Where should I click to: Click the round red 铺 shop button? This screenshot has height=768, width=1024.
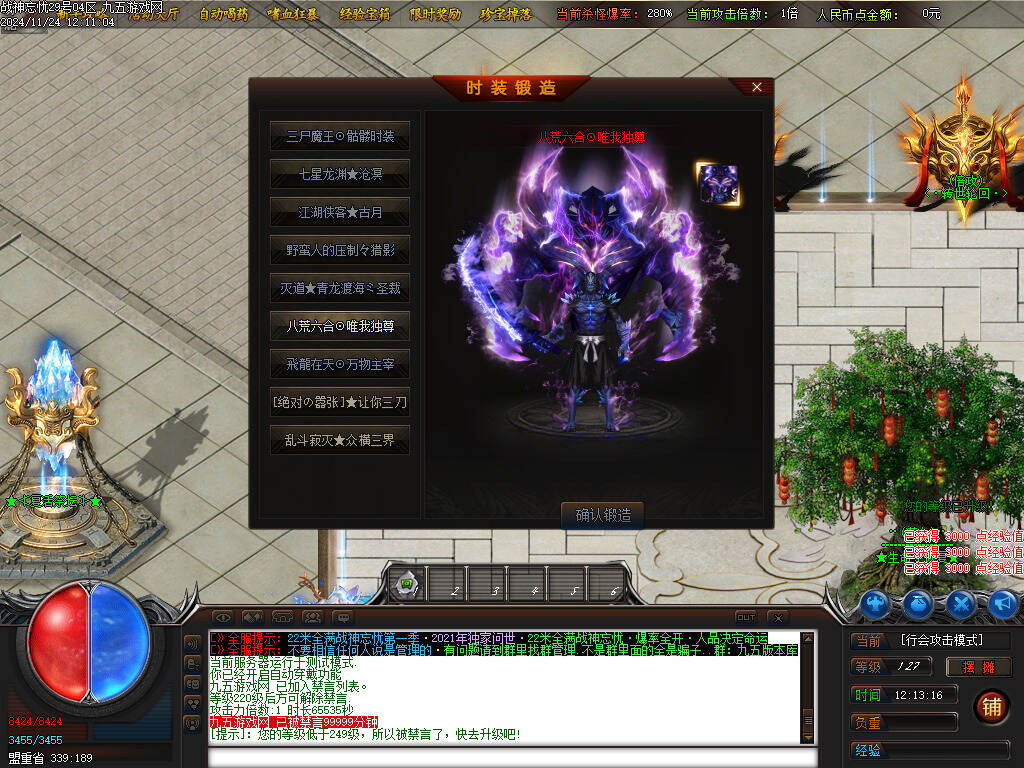991,705
